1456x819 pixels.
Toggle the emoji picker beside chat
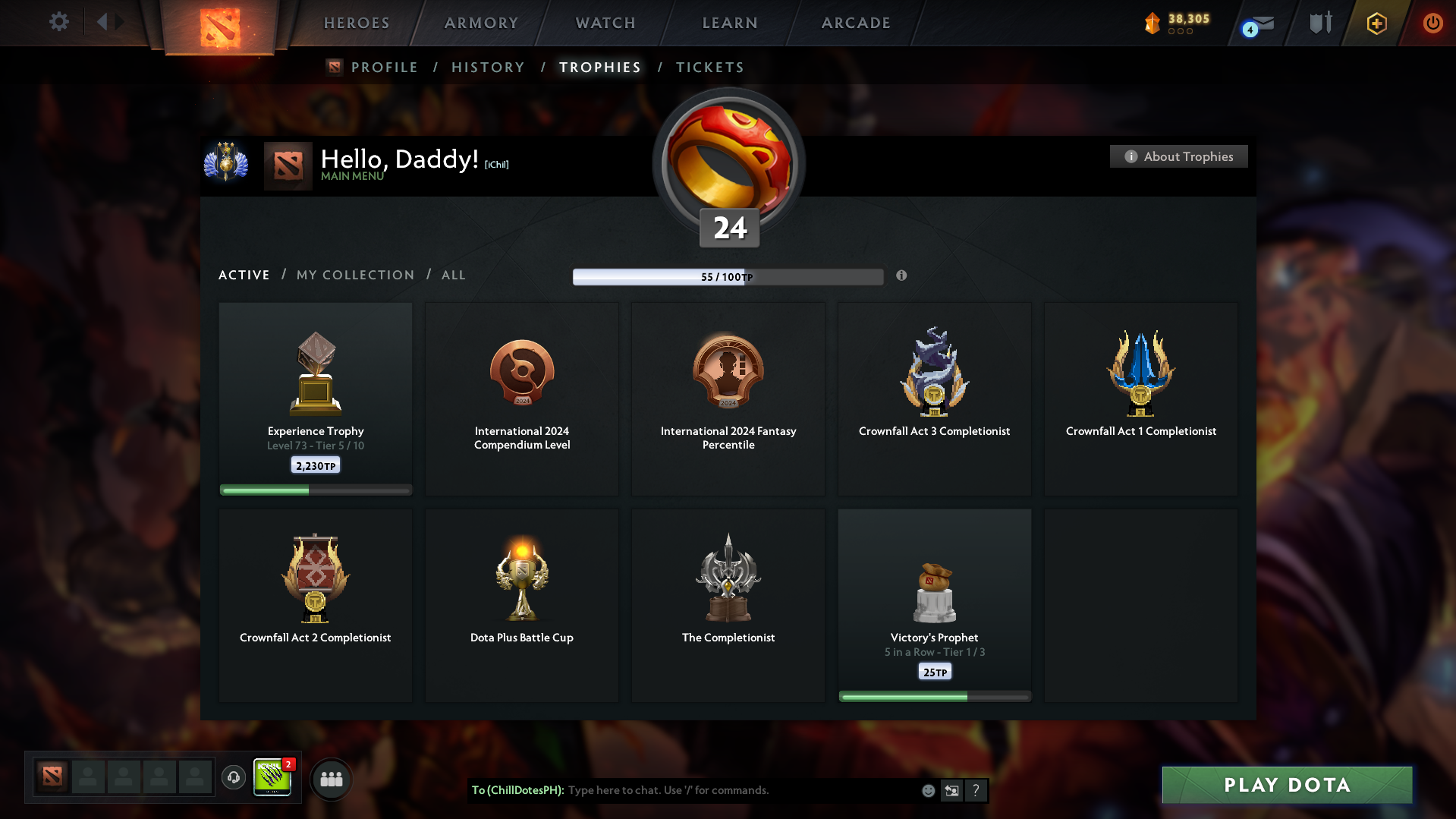click(927, 790)
